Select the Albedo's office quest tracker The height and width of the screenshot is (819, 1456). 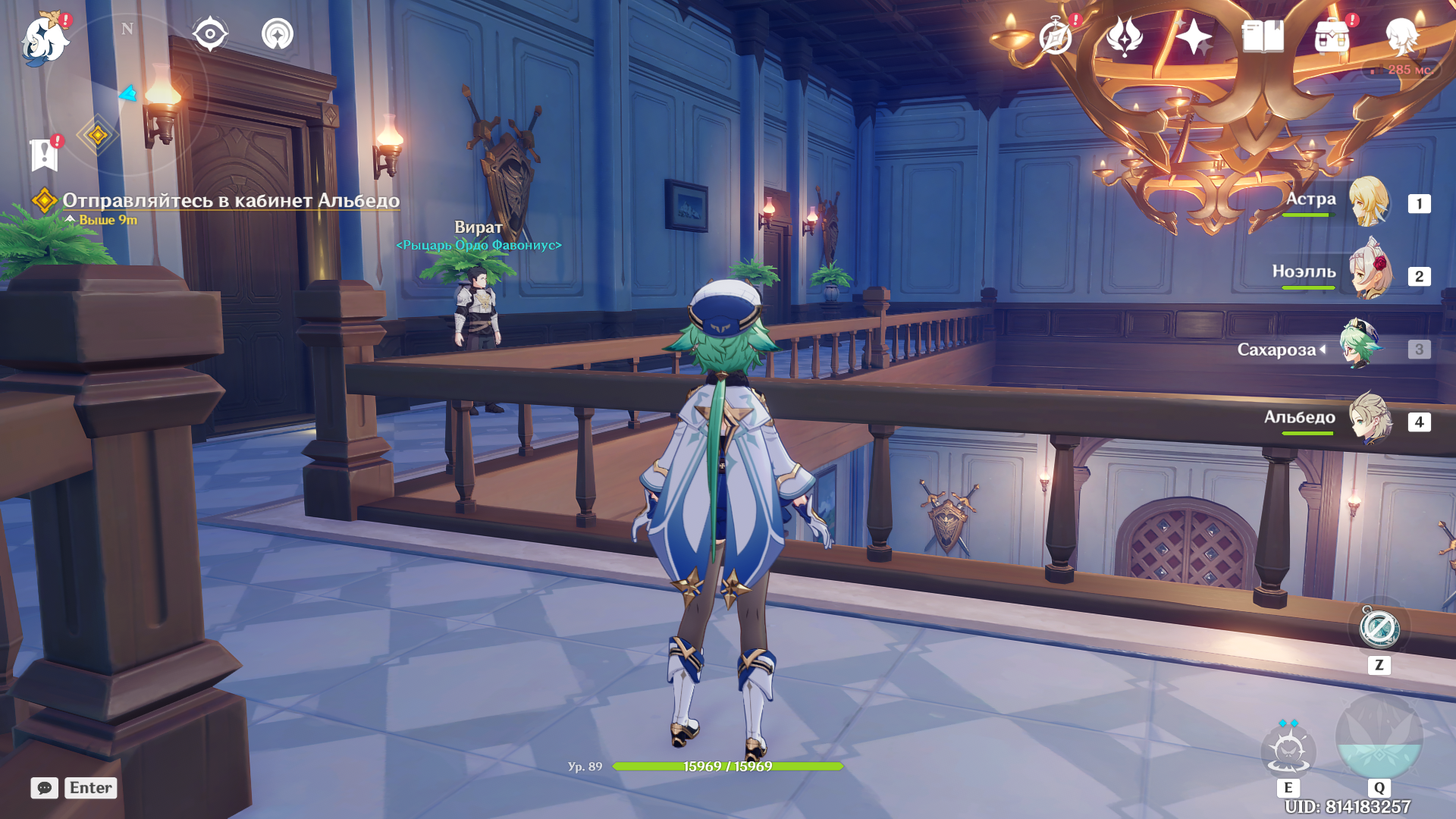click(230, 201)
